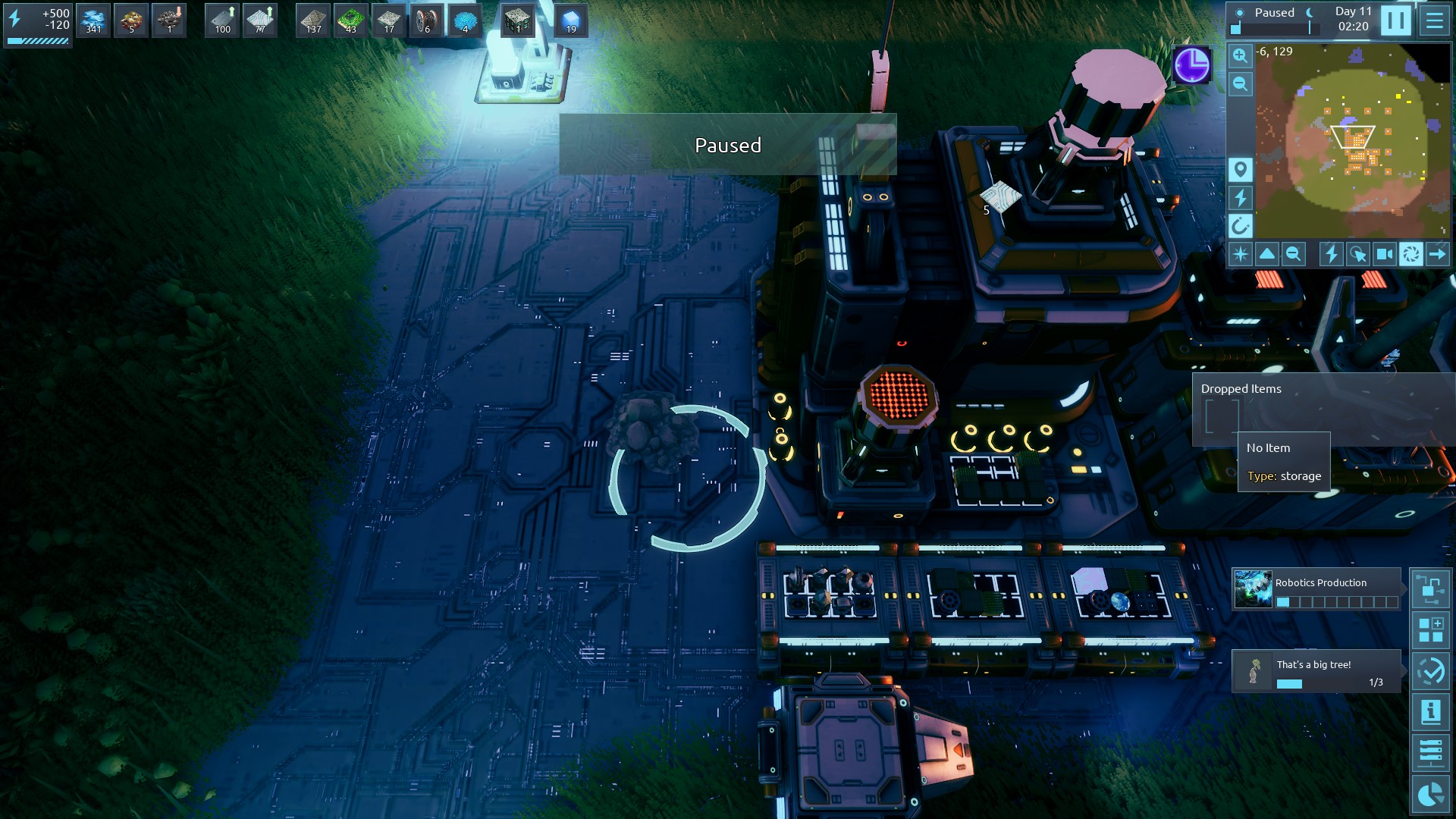
Task: Click the camera icon below the minimap
Action: (1384, 254)
